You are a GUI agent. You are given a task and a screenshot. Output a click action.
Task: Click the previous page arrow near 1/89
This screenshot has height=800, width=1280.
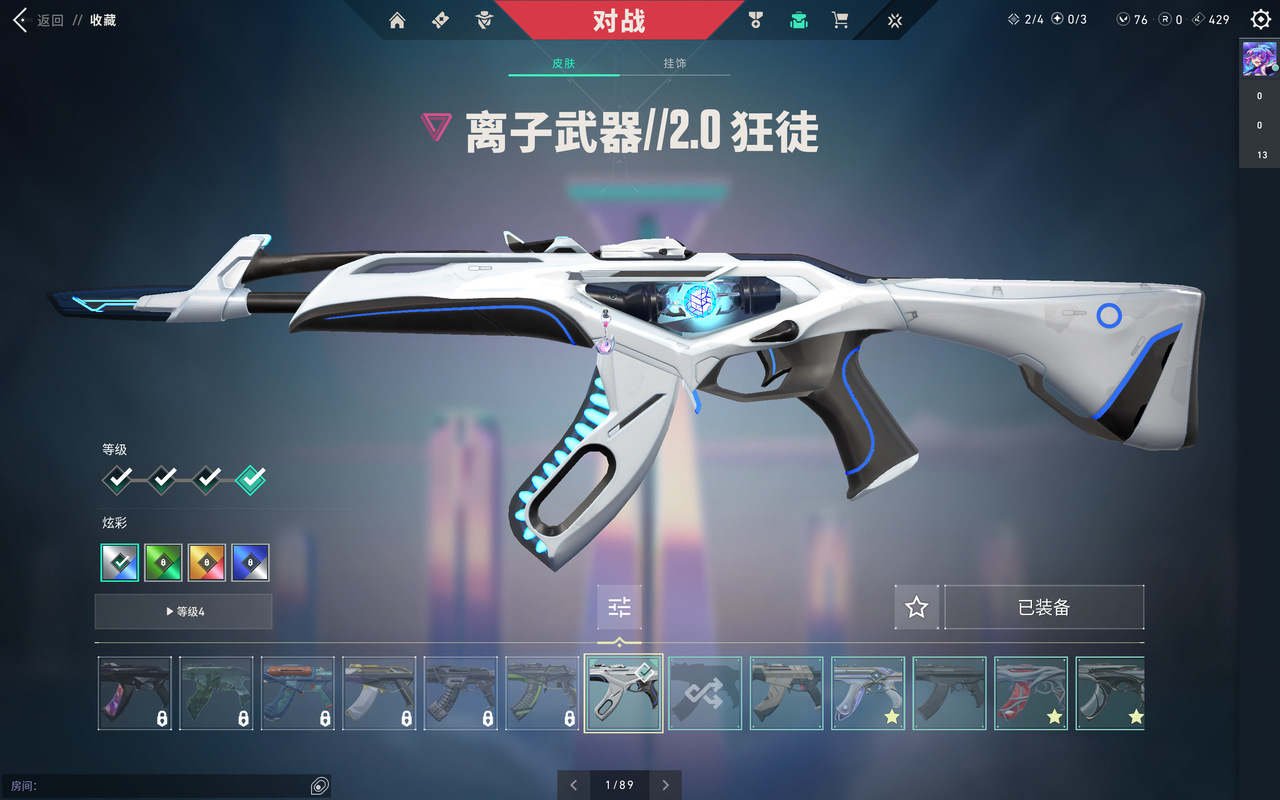[x=573, y=785]
